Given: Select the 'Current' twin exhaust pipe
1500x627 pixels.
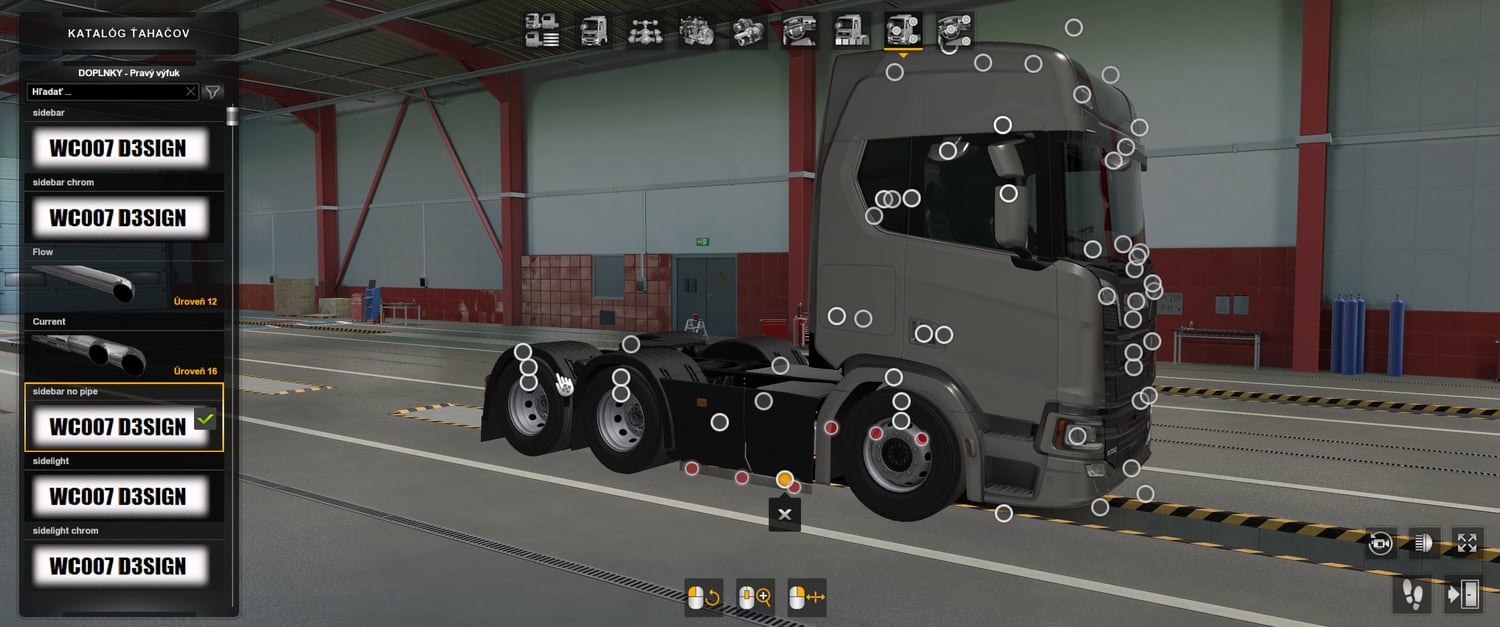Looking at the screenshot, I should coord(118,356).
